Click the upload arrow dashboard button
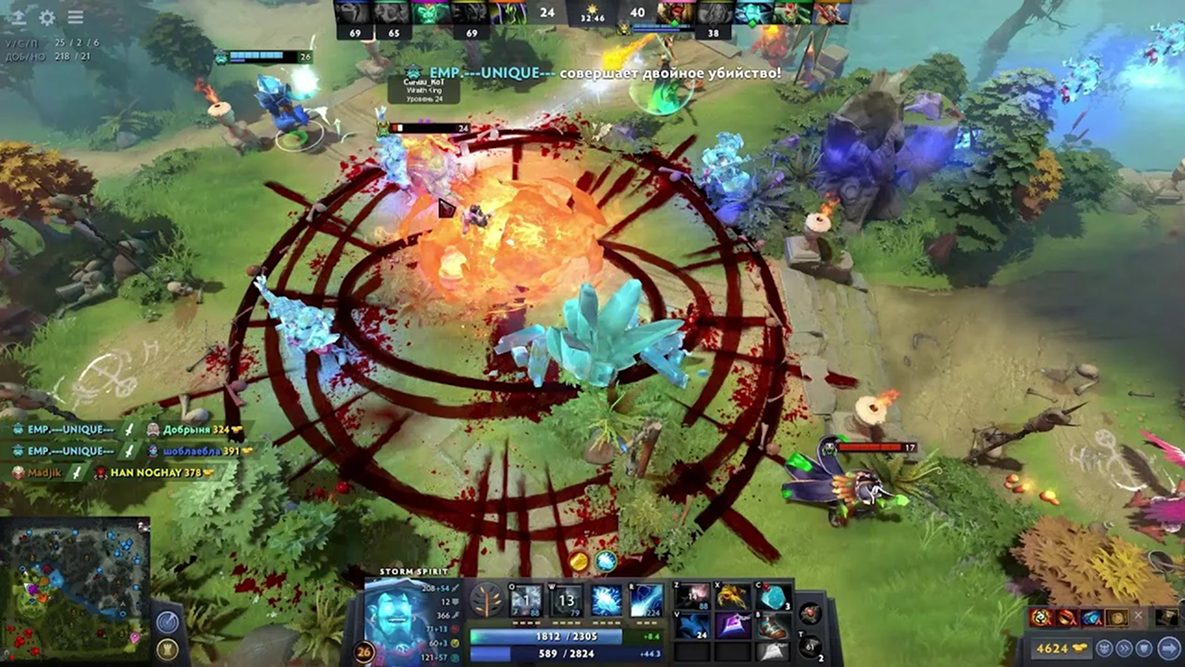 click(x=18, y=17)
